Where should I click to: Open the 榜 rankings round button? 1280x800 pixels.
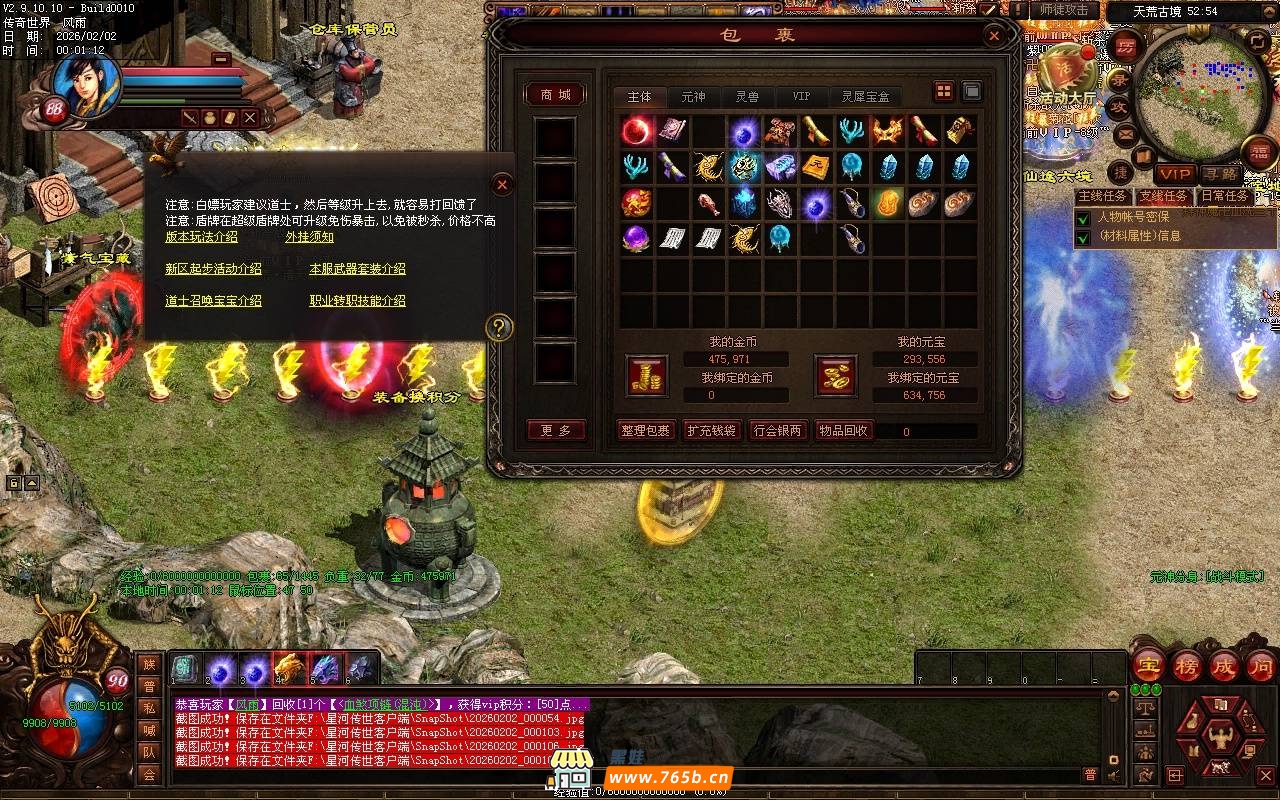[x=1186, y=666]
